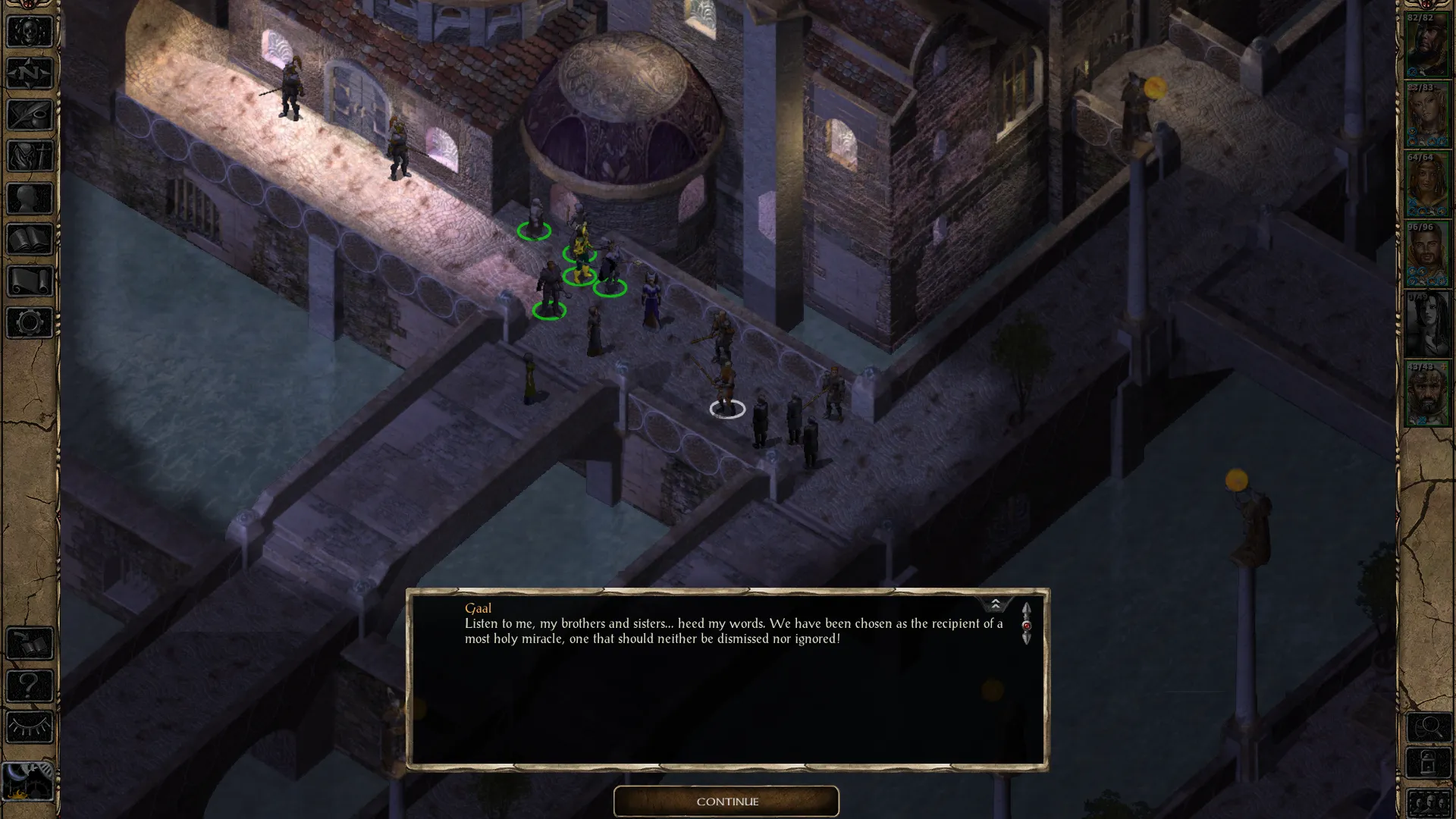Open the inventory armor and sword button
This screenshot has height=819, width=1456.
tap(30, 157)
